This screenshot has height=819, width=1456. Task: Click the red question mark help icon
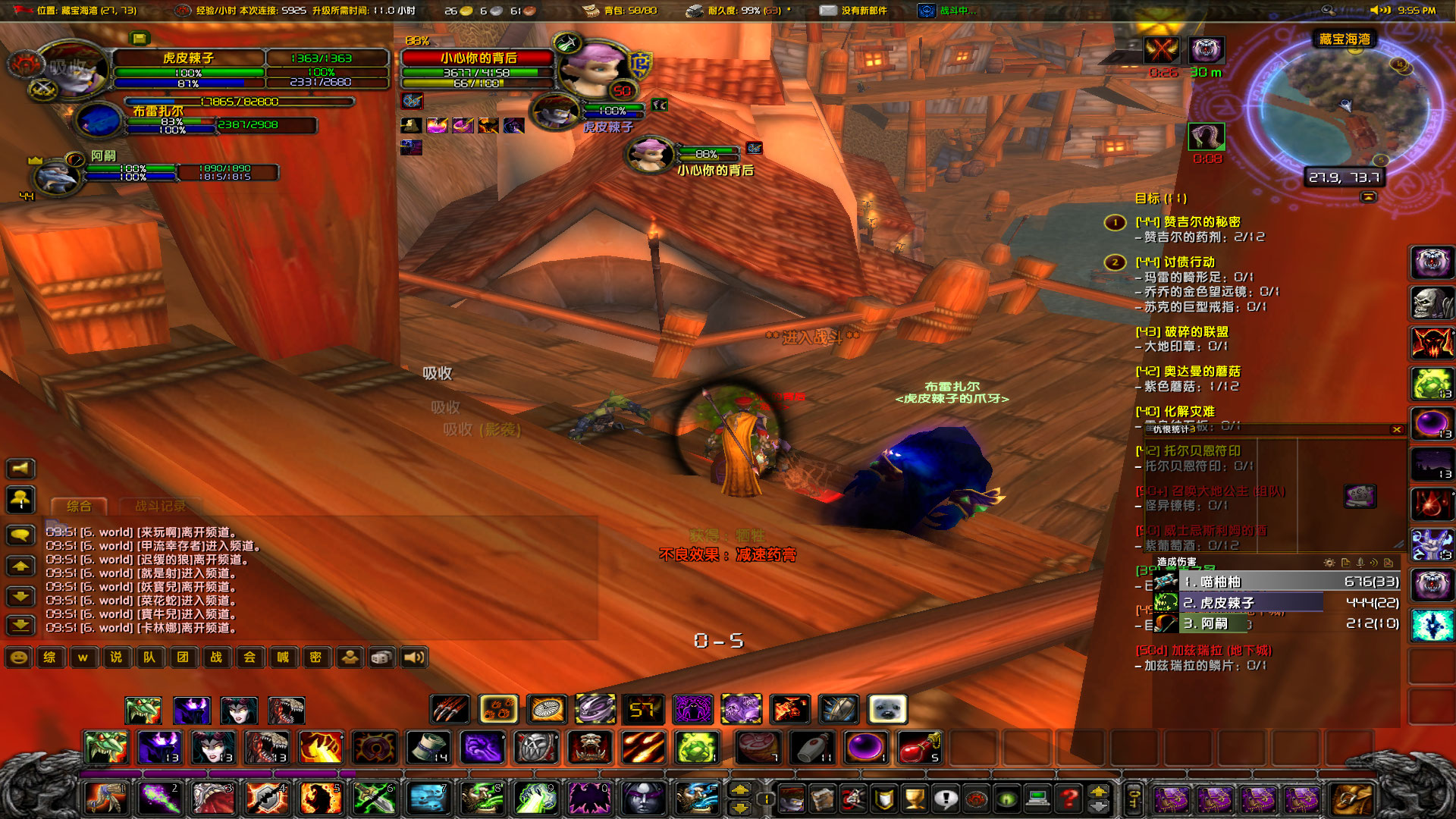tap(1070, 800)
